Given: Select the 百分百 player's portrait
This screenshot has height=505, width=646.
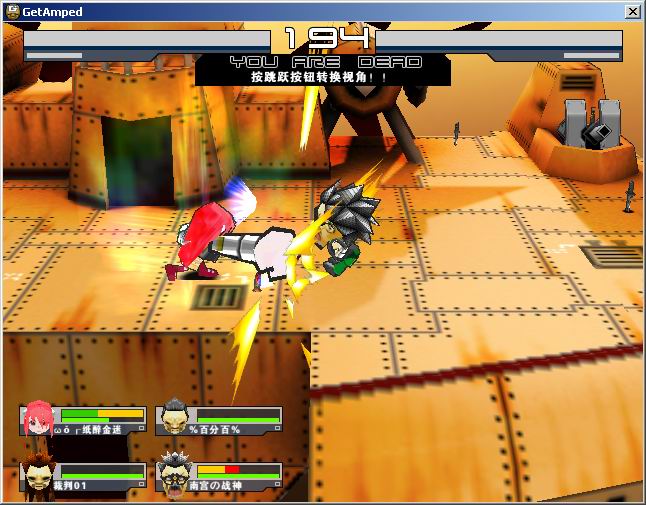Looking at the screenshot, I should pyautogui.click(x=174, y=418).
